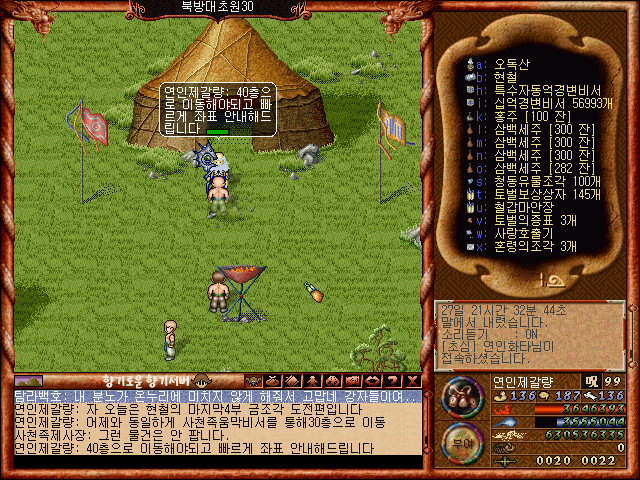Click the landscape thumbnail above the chat
Viewport: 640px width, 480px height.
point(28,381)
